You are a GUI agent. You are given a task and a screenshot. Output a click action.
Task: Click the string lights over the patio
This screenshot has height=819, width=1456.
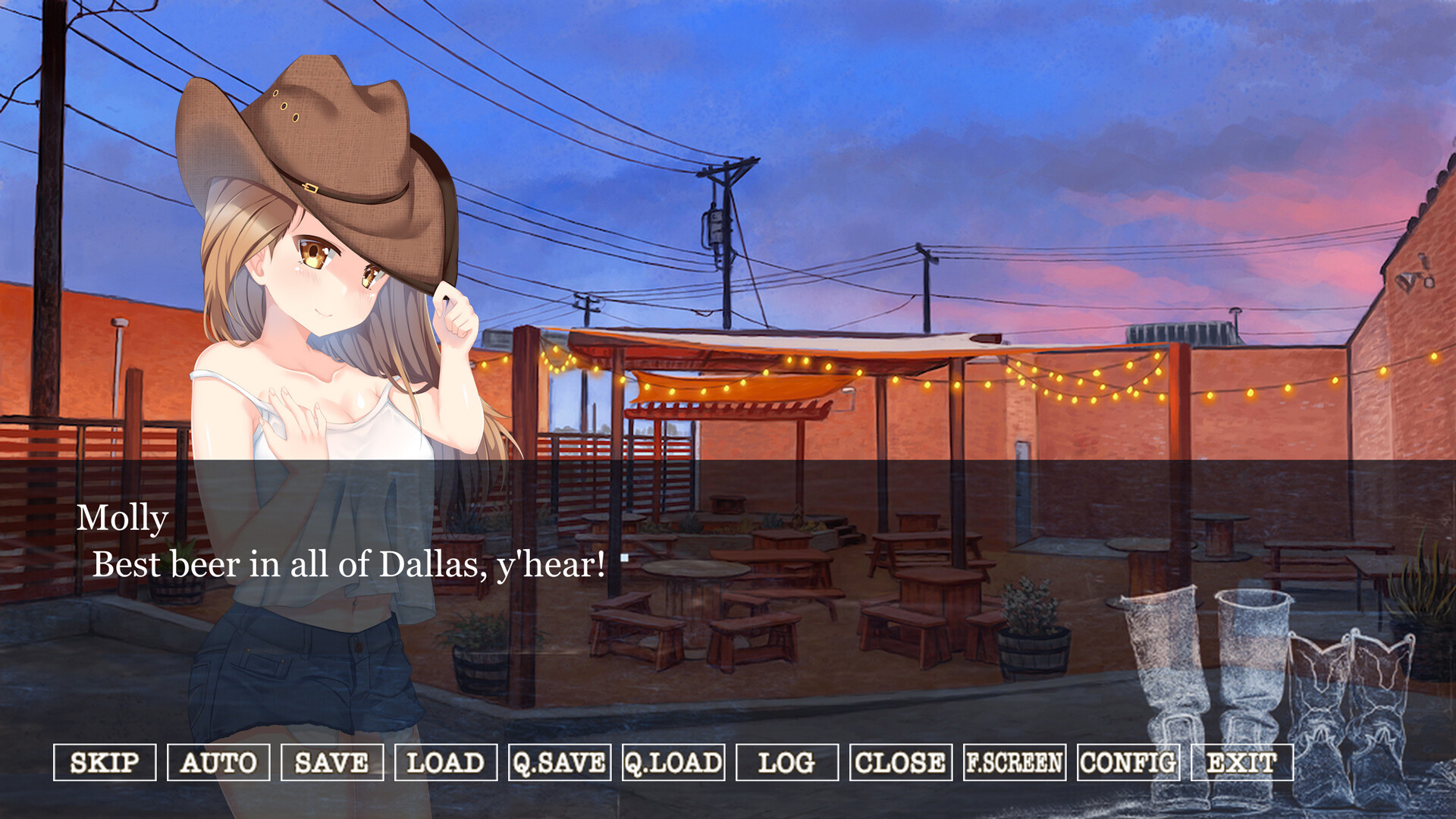pyautogui.click(x=1024, y=375)
